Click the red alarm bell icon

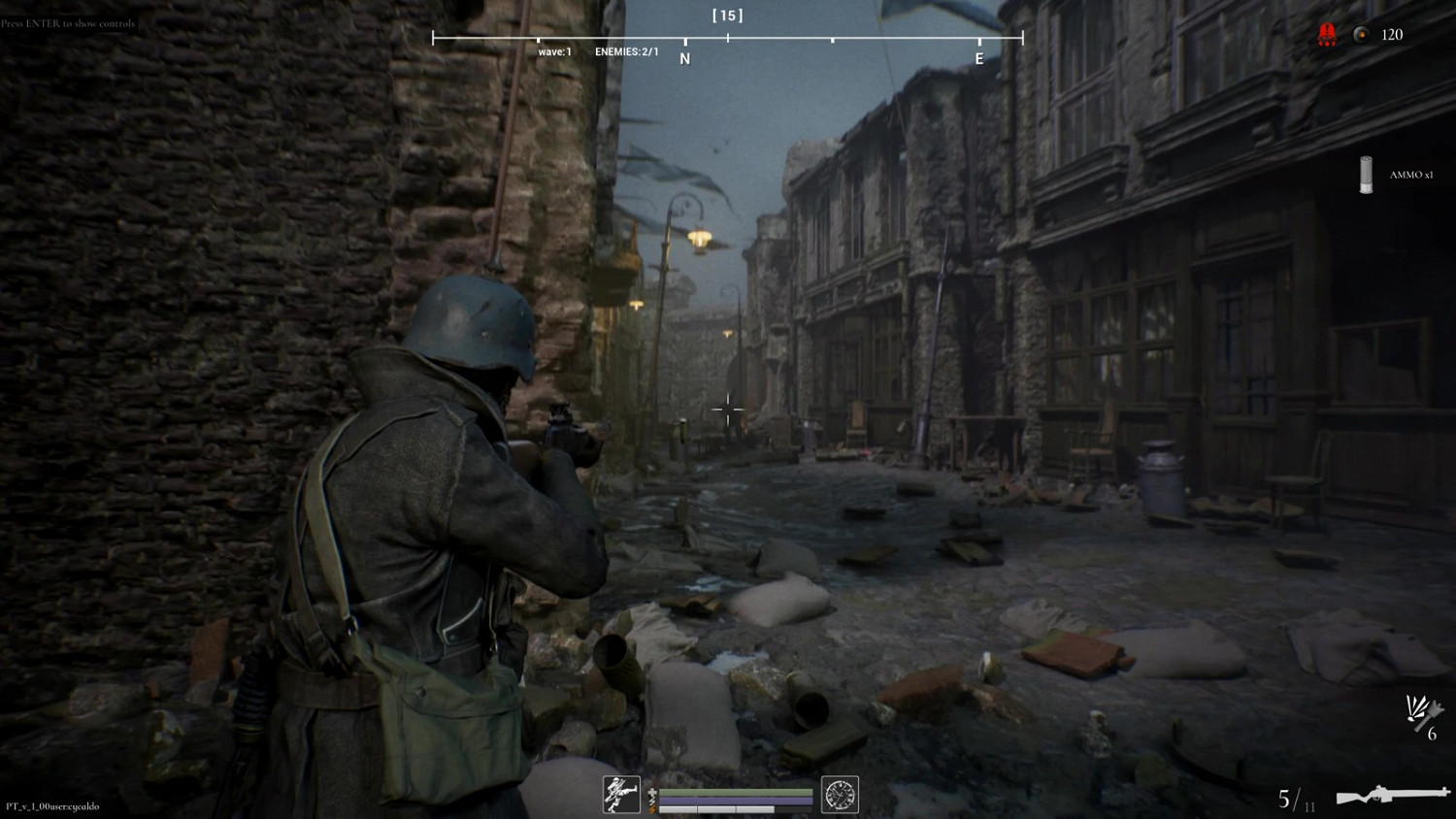click(1327, 35)
